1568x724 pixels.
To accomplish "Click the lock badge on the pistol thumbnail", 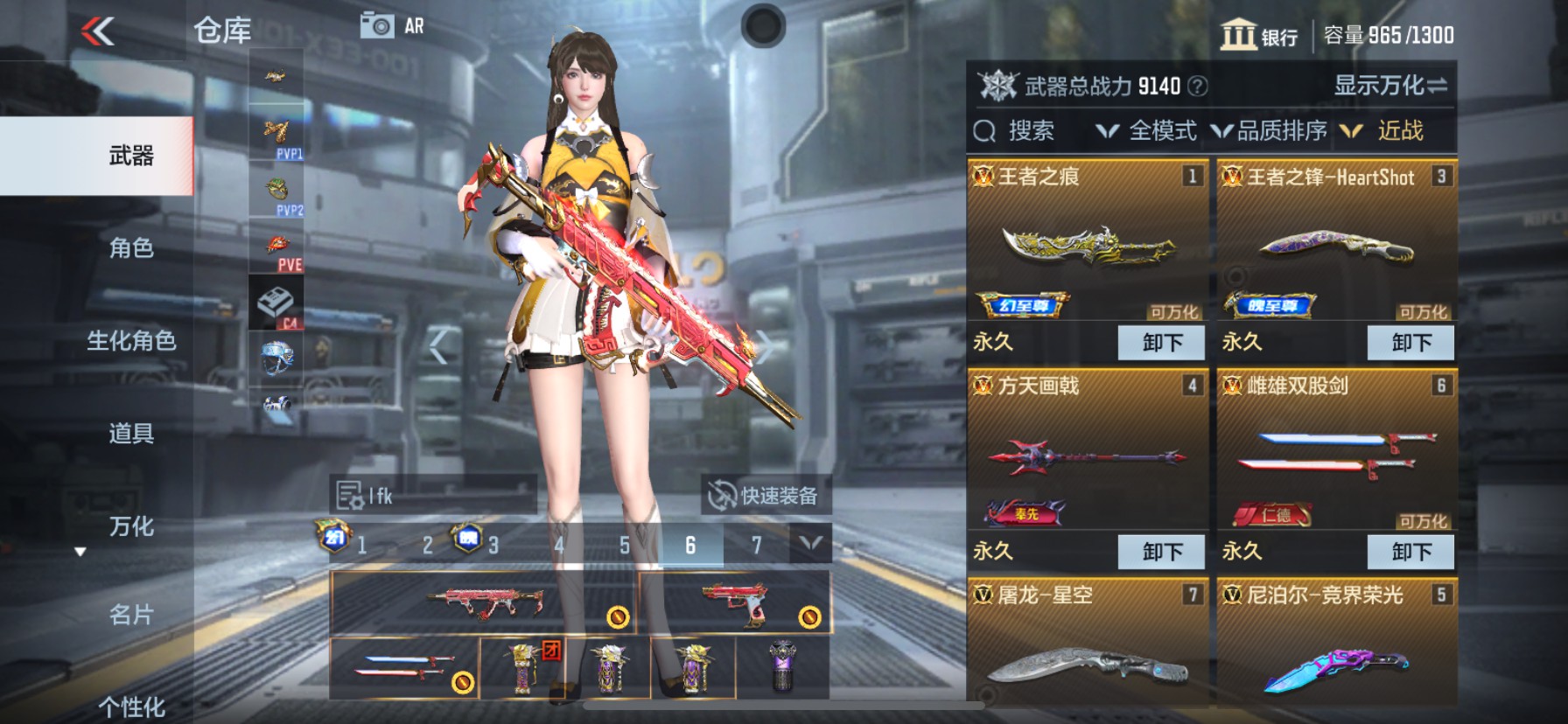I will point(808,617).
